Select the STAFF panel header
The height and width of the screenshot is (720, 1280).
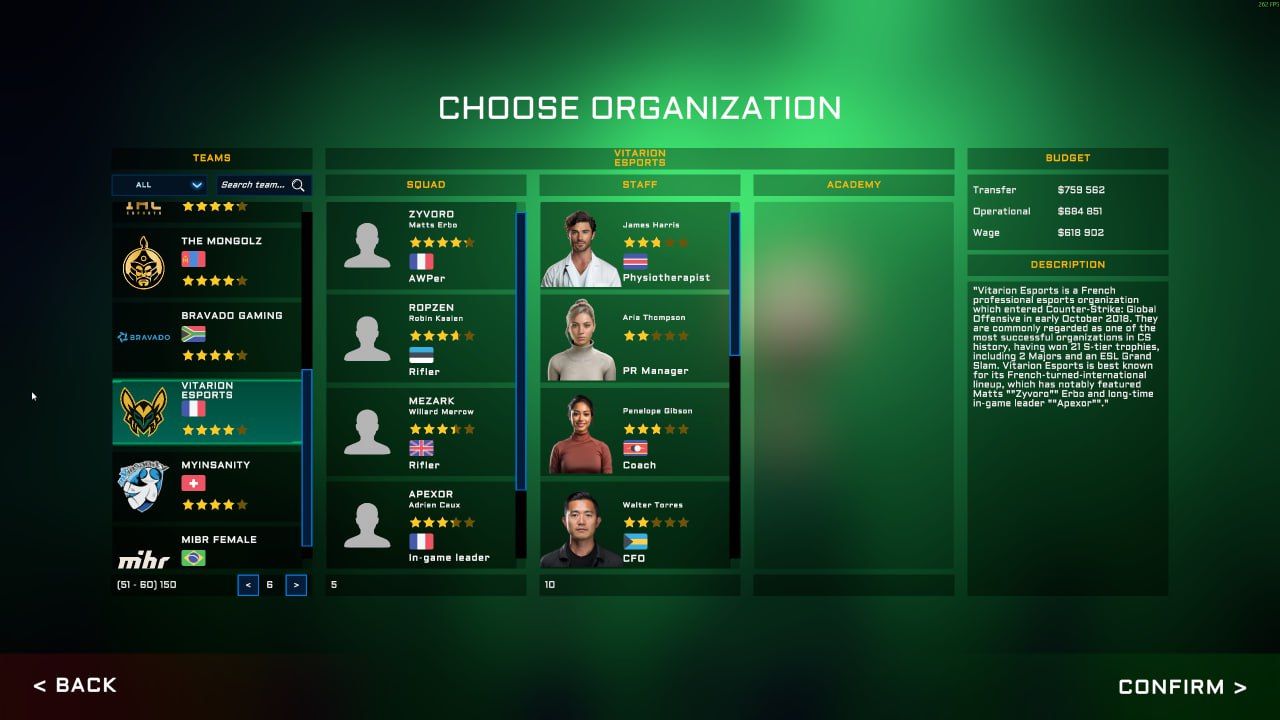click(x=639, y=184)
